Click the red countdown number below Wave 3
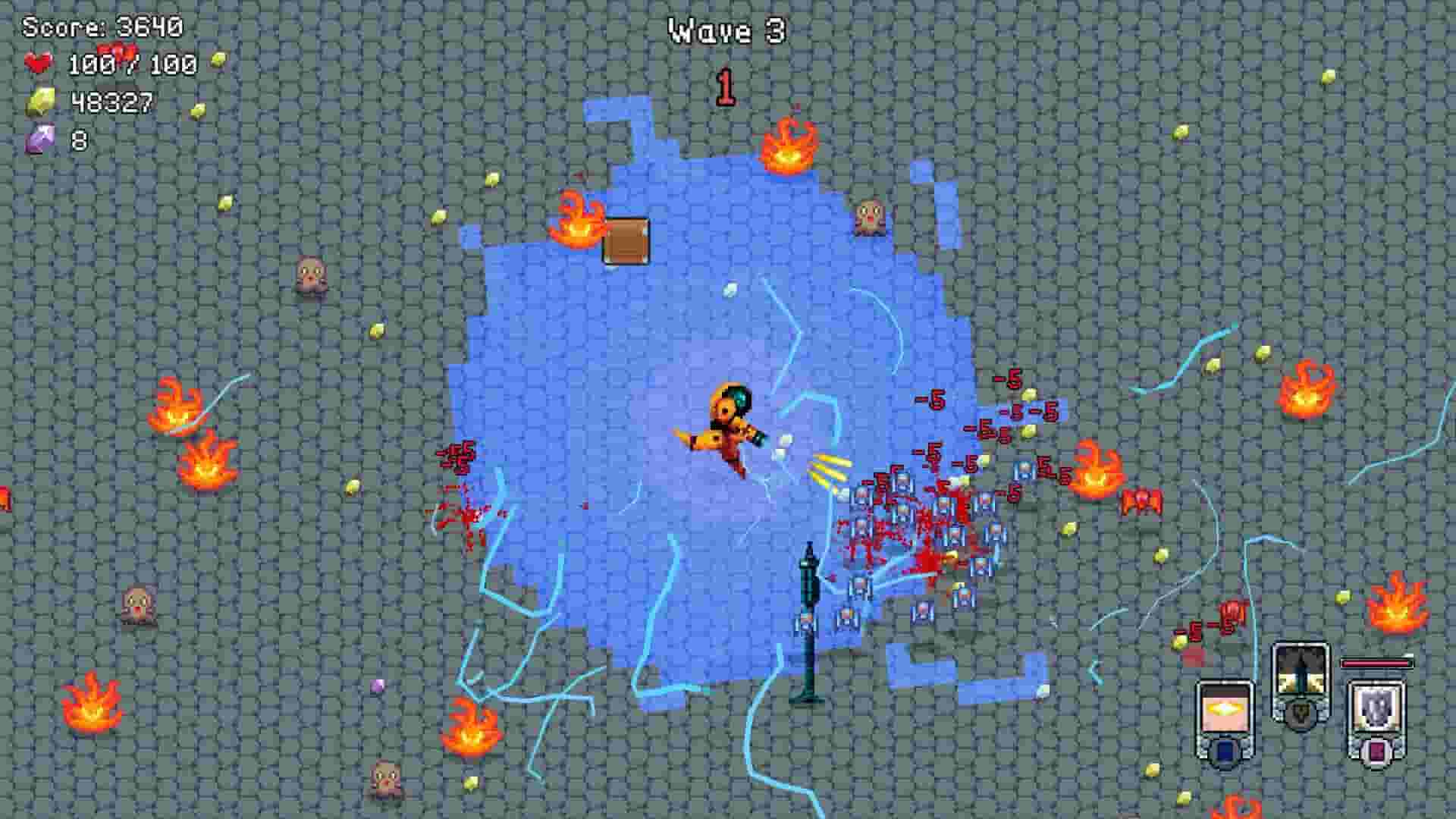 (x=725, y=86)
